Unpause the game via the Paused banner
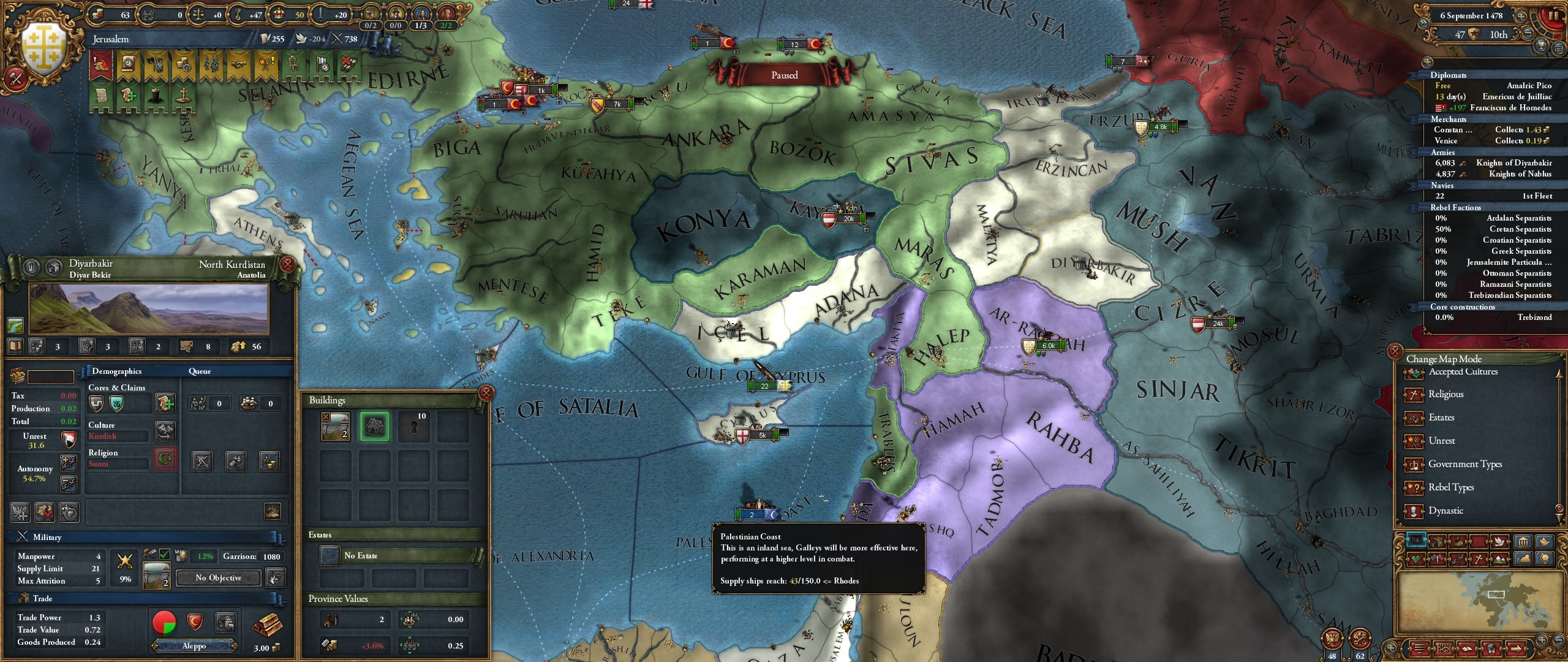1568x662 pixels. tap(784, 75)
